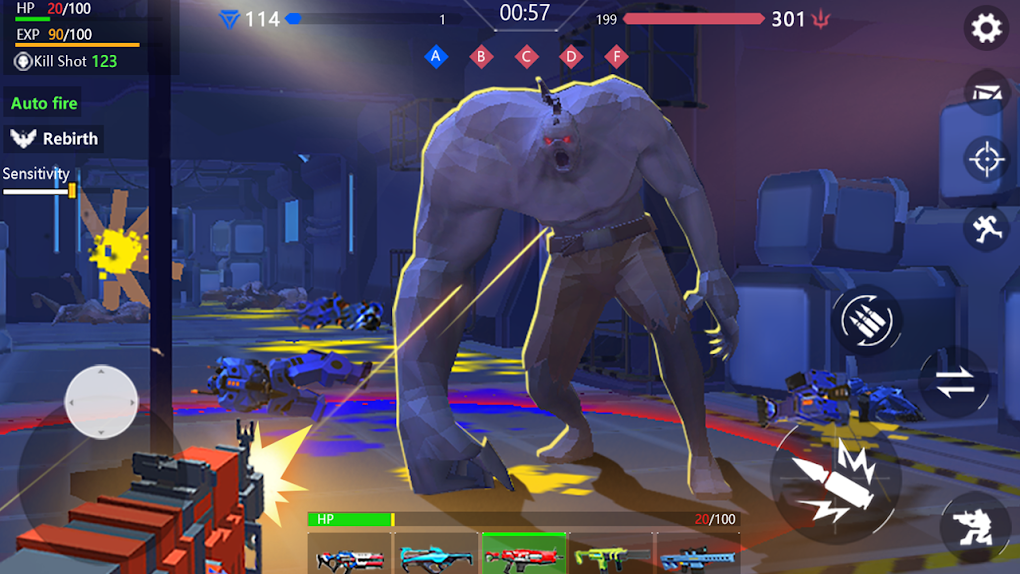The height and width of the screenshot is (574, 1020).
Task: Click the Sensitivity slider handle
Action: pos(72,190)
